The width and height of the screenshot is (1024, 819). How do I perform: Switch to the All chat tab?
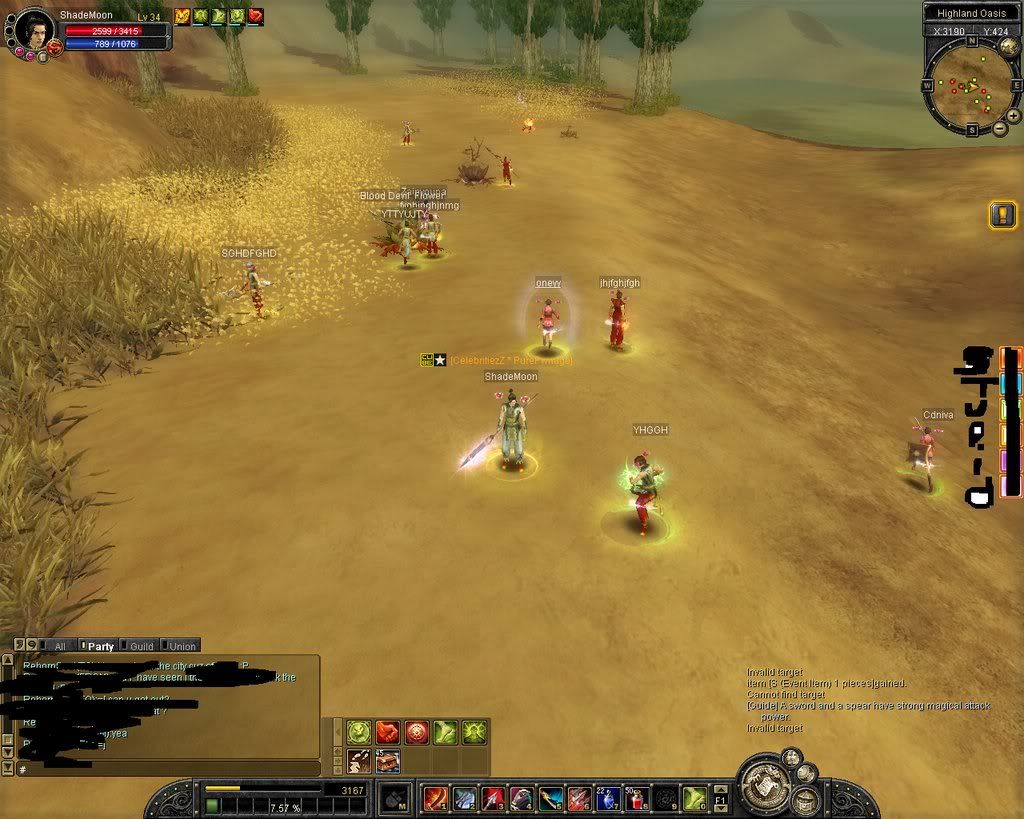pos(59,646)
